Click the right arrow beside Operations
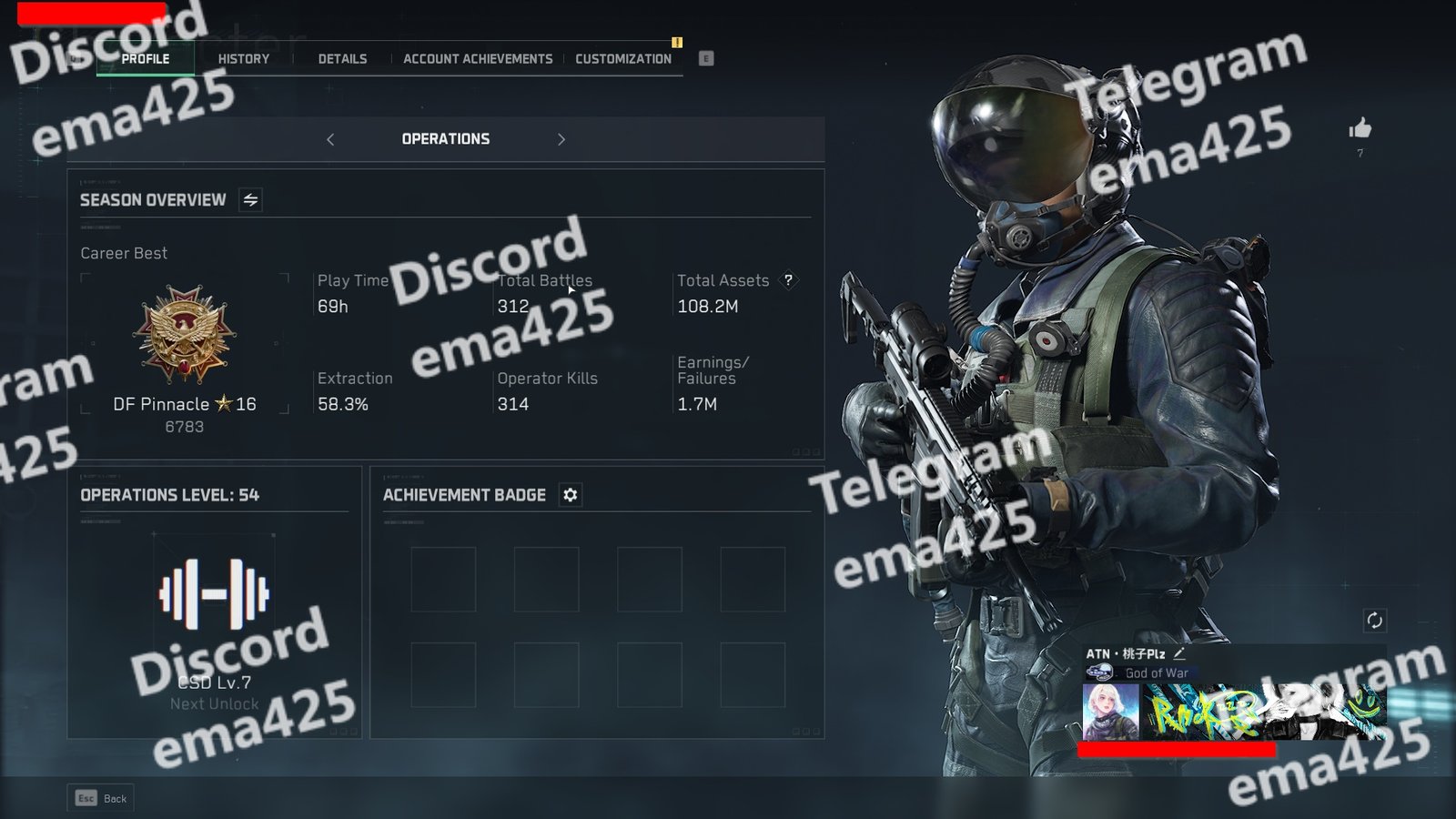1456x819 pixels. click(x=561, y=139)
